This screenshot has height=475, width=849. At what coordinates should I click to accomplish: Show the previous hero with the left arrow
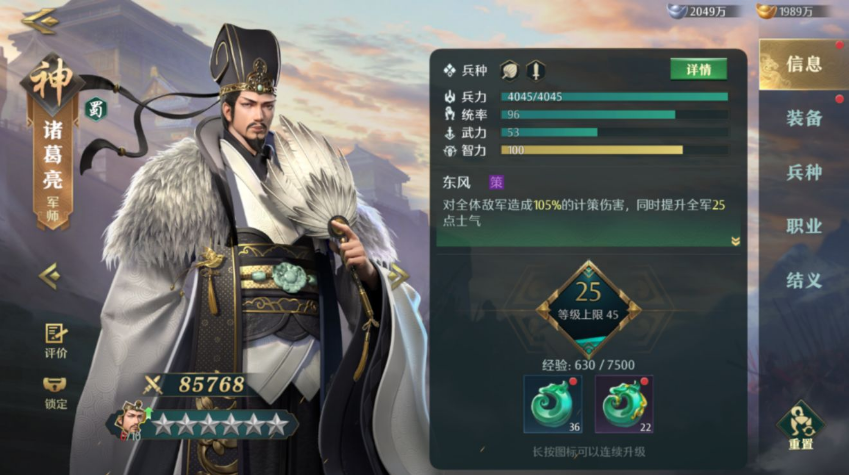click(x=49, y=275)
